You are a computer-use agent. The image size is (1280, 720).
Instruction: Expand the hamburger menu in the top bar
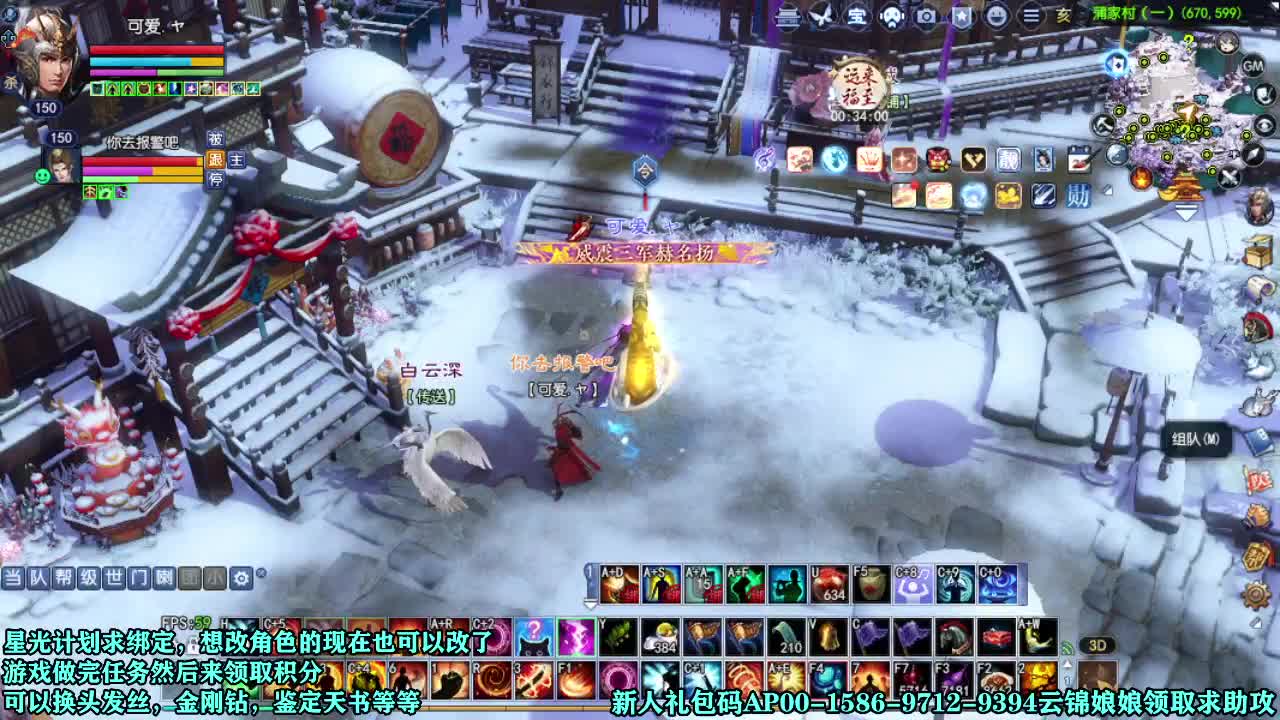[x=1031, y=17]
